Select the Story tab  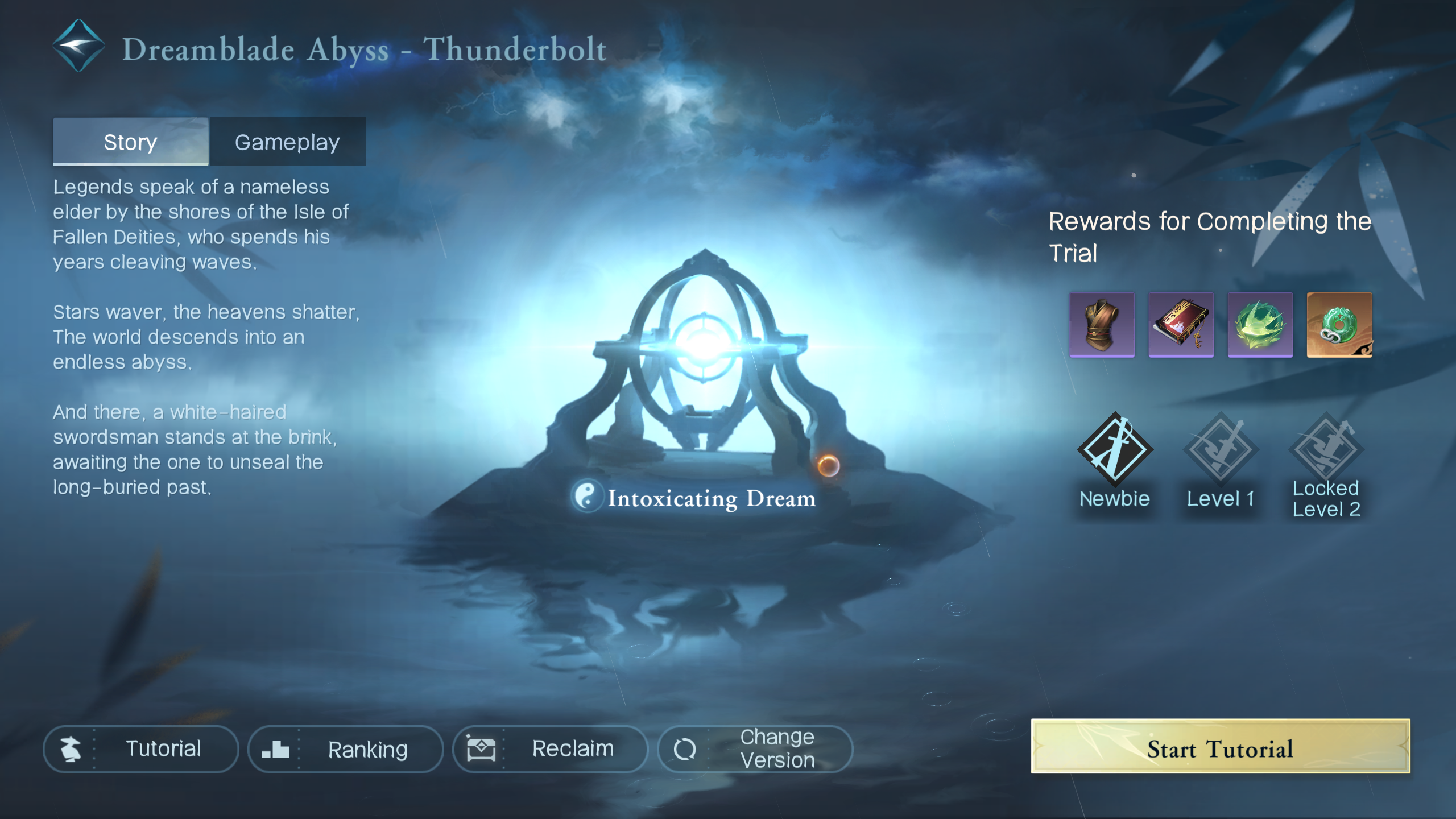tap(130, 142)
